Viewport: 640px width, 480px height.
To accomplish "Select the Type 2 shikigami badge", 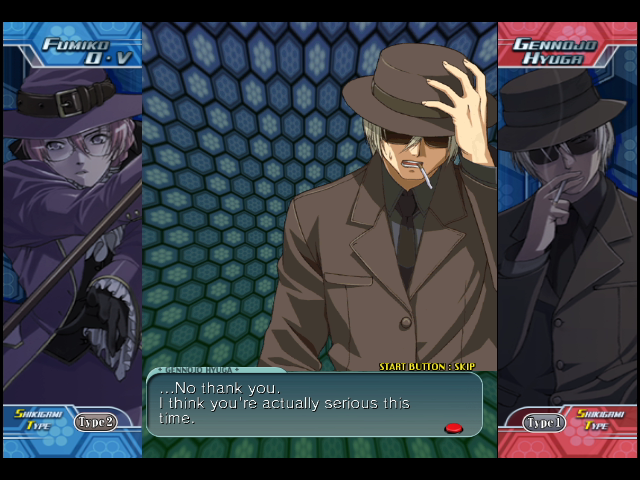I will [95, 422].
